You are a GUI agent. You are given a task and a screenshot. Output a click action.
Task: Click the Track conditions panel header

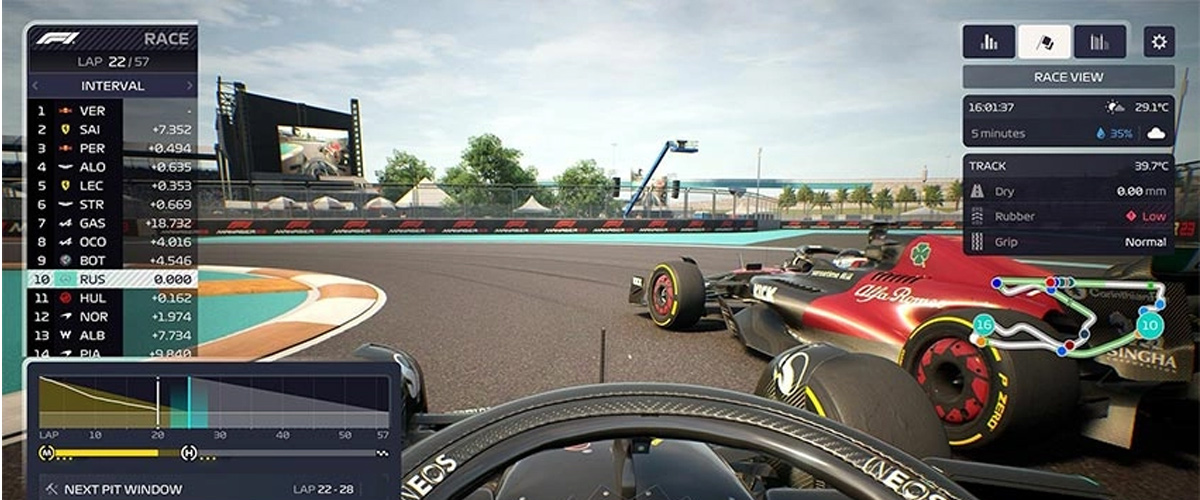tap(1068, 166)
